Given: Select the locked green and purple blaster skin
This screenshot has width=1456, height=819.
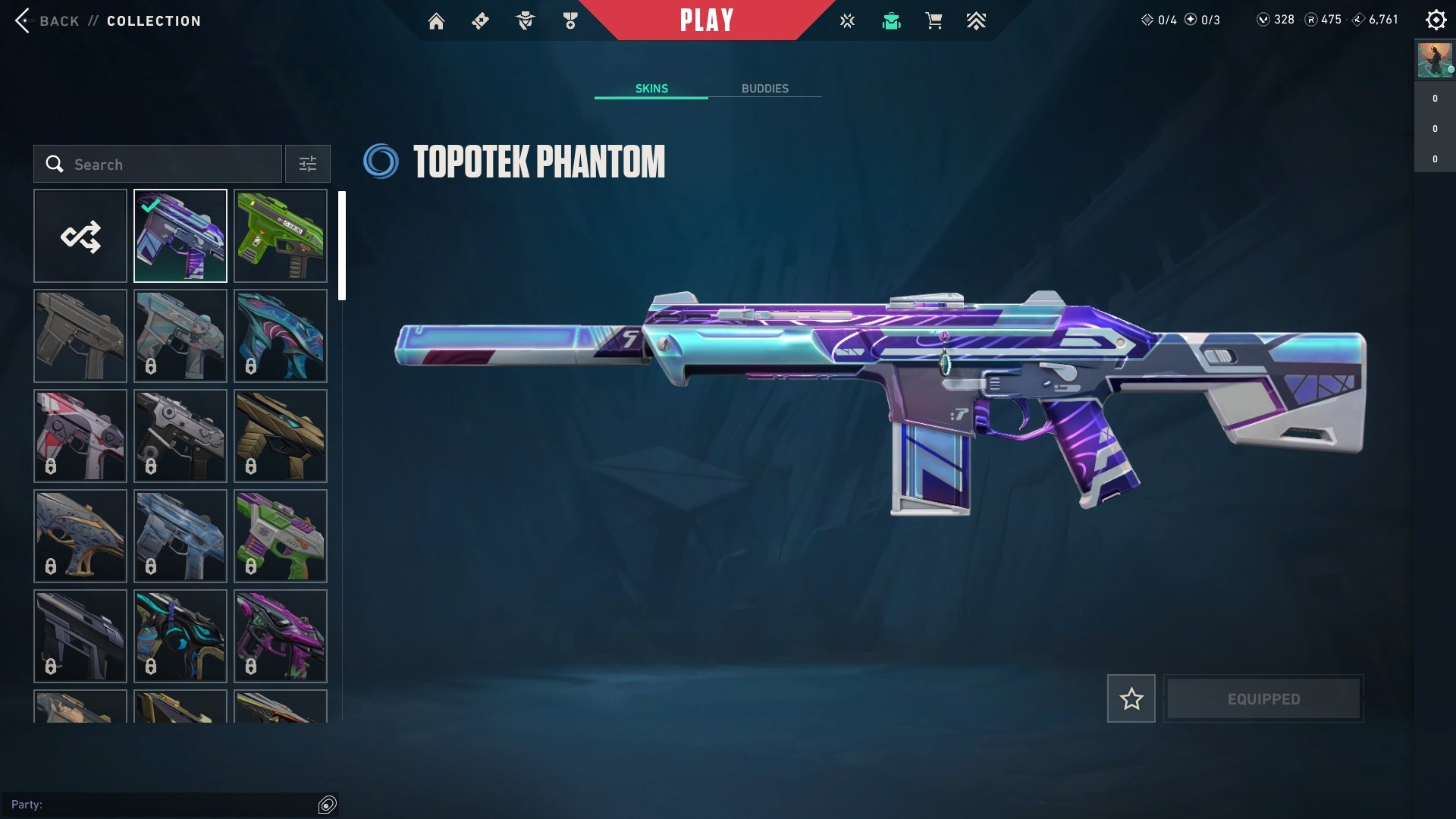Looking at the screenshot, I should tap(281, 536).
